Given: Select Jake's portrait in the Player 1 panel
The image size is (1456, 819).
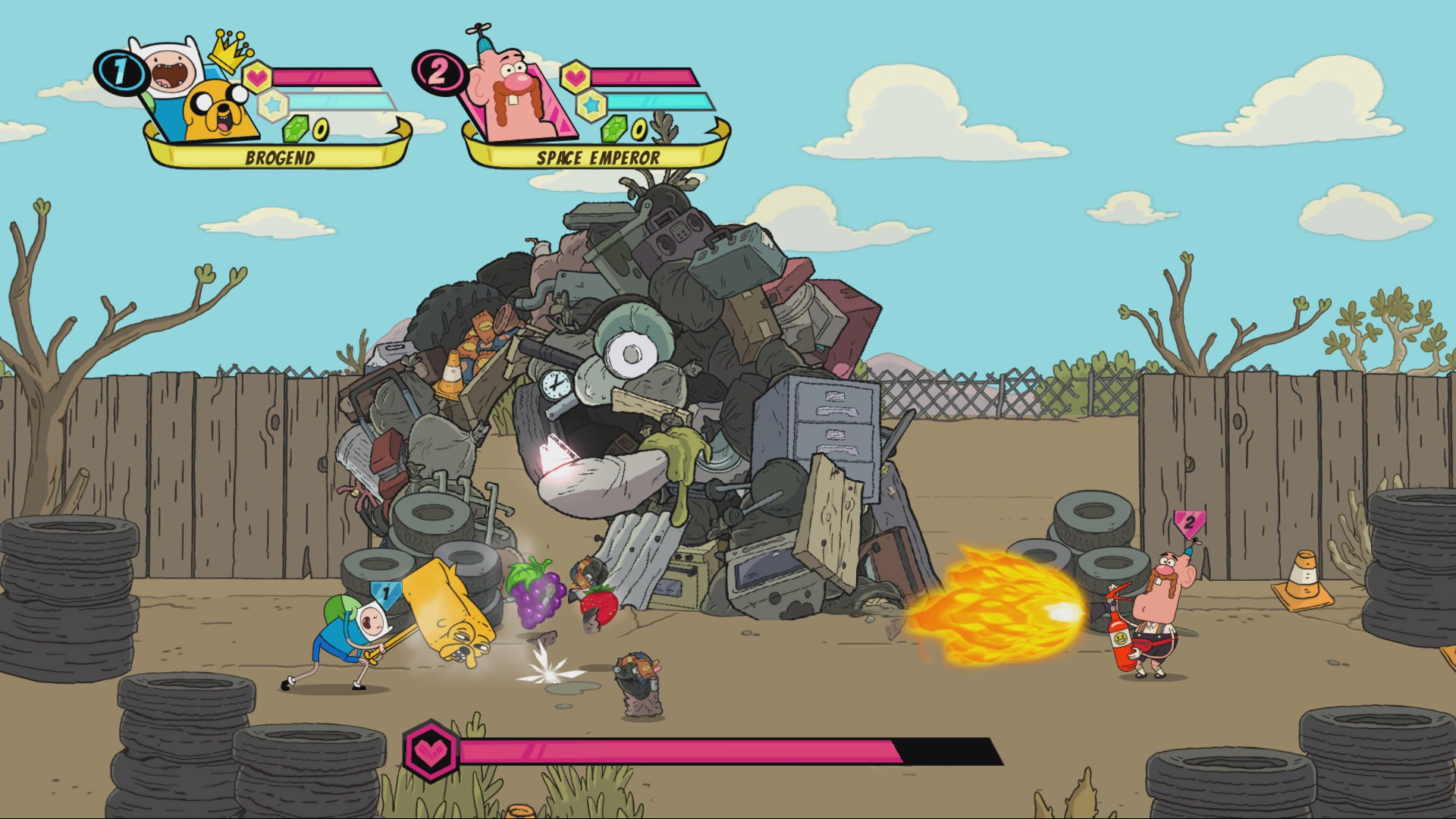Looking at the screenshot, I should tap(218, 108).
